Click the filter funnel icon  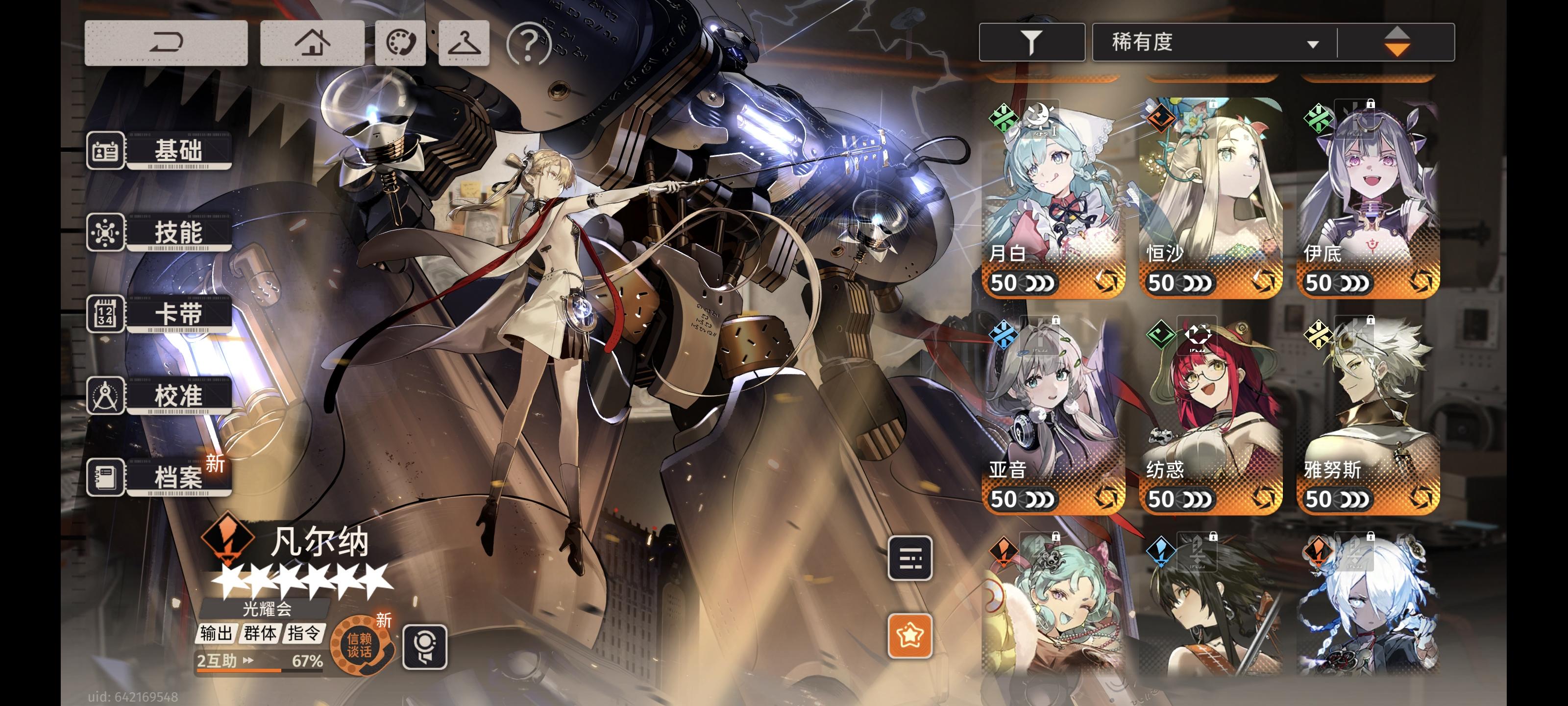click(1032, 41)
